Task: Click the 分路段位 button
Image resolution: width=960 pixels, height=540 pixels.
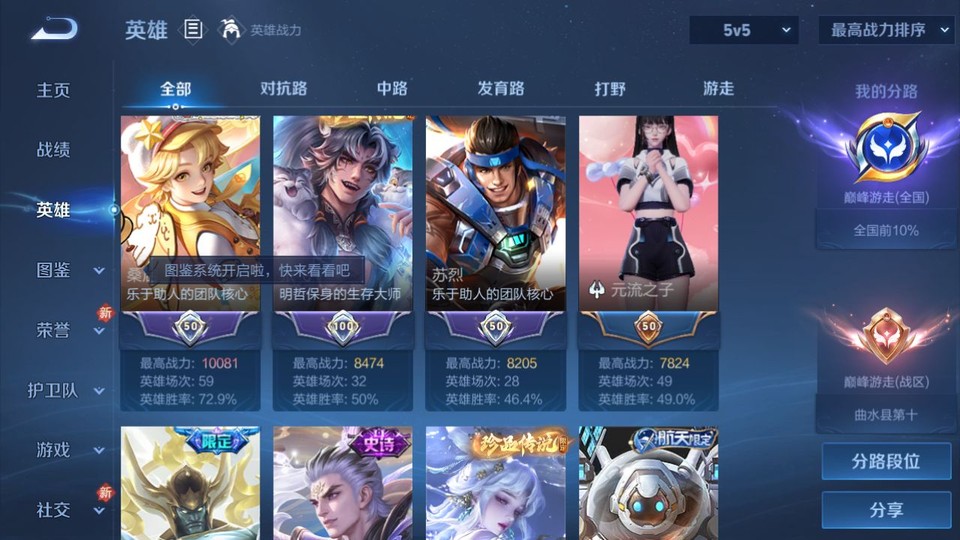Action: (886, 462)
